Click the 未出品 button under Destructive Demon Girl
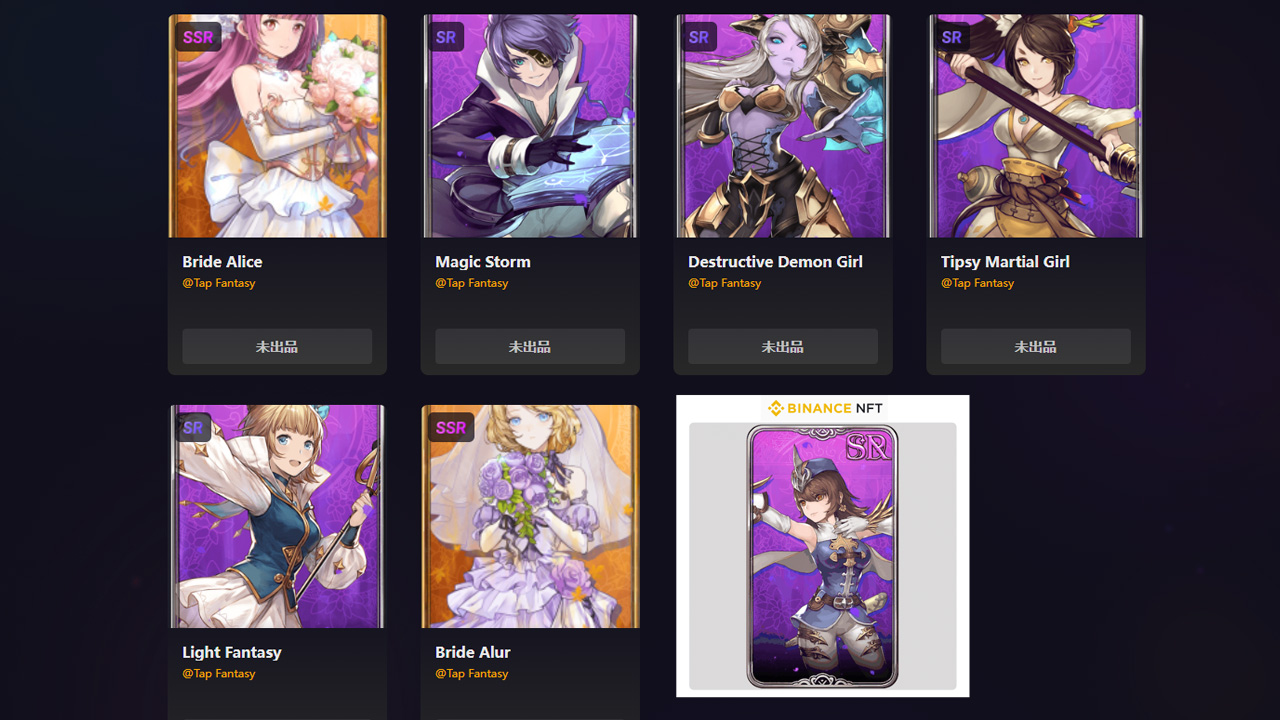 (782, 346)
